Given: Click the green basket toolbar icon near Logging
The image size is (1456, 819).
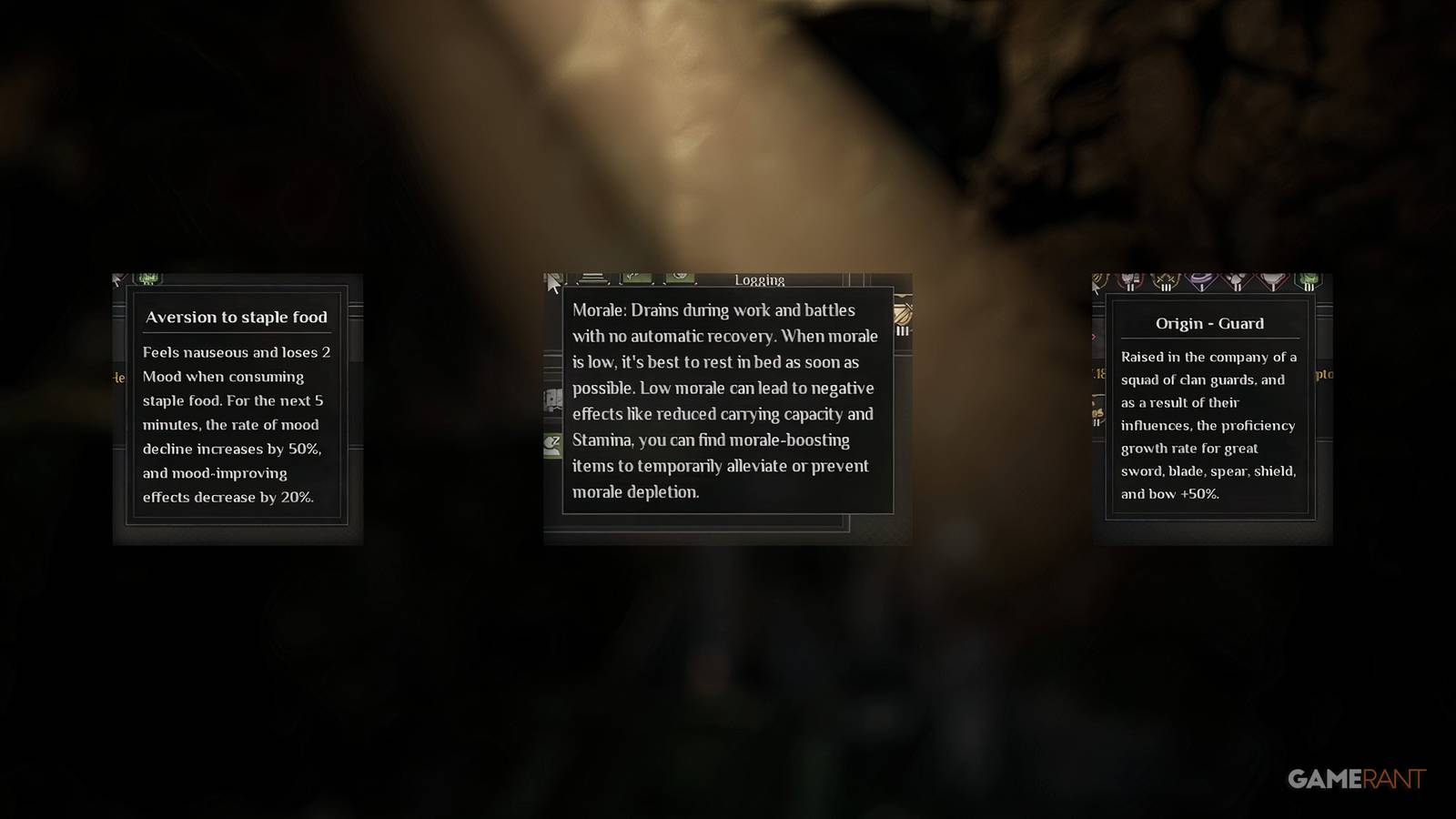Looking at the screenshot, I should point(678,276).
